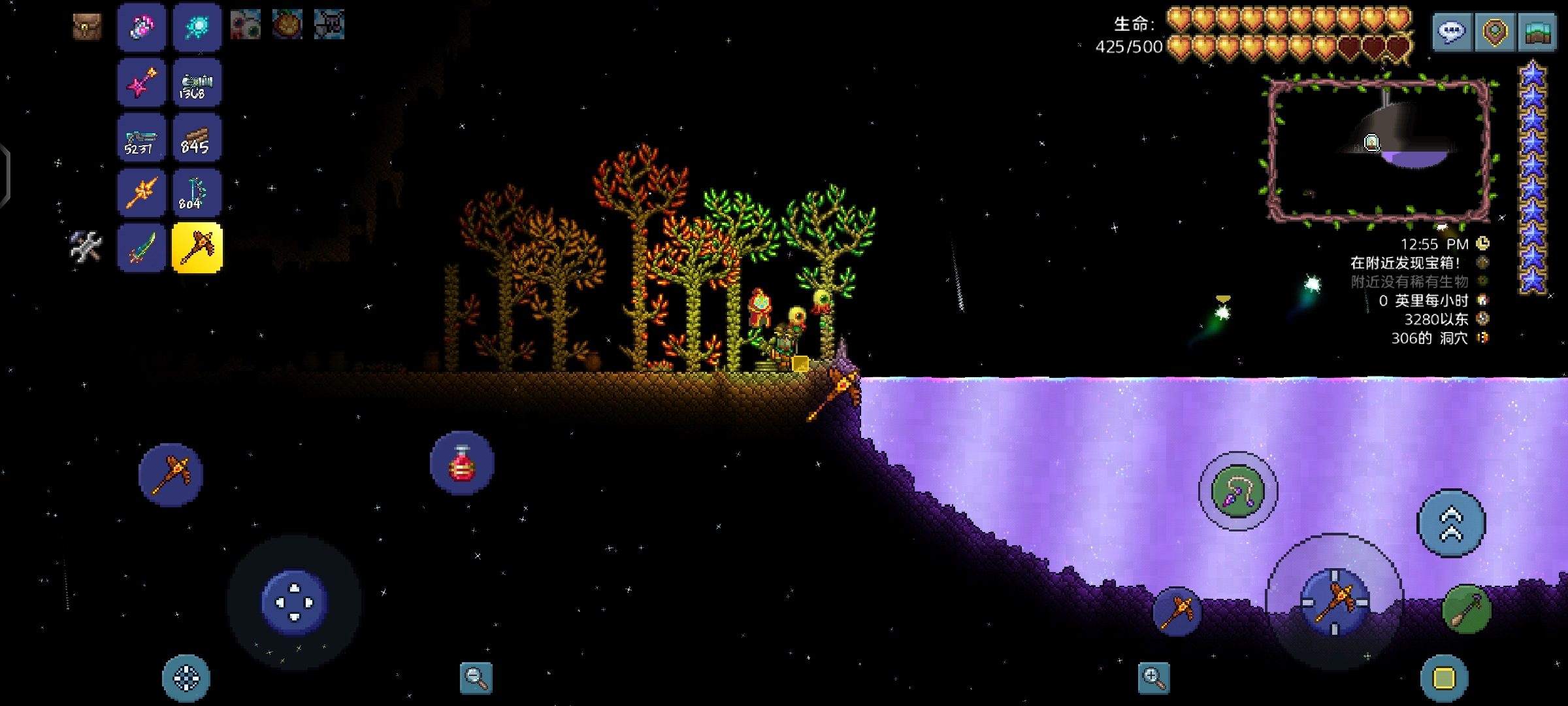Viewport: 1568px width, 706px height.
Task: Tap the map pin button
Action: (1495, 31)
